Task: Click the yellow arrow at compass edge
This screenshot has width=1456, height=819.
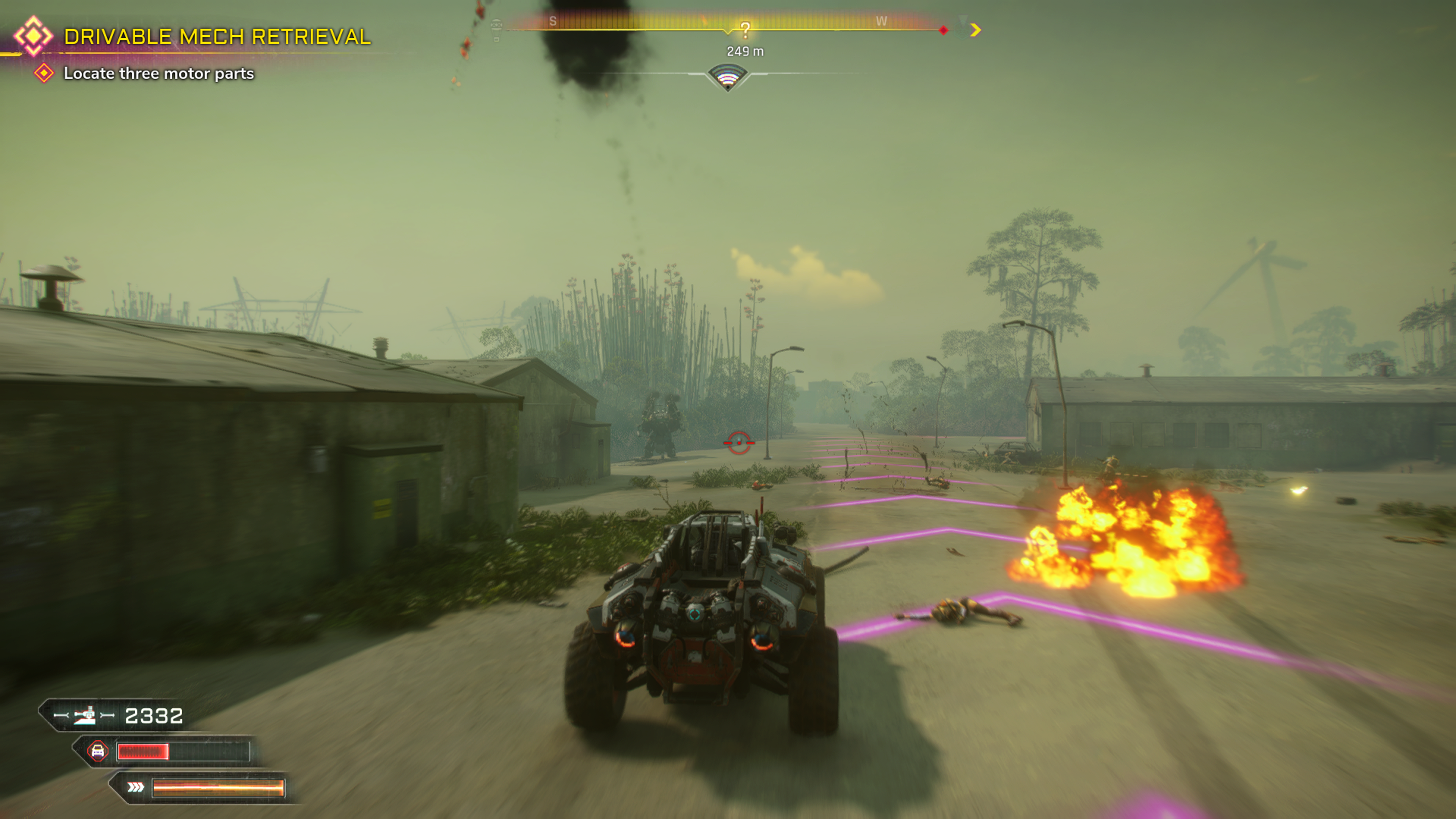Action: pos(975,30)
